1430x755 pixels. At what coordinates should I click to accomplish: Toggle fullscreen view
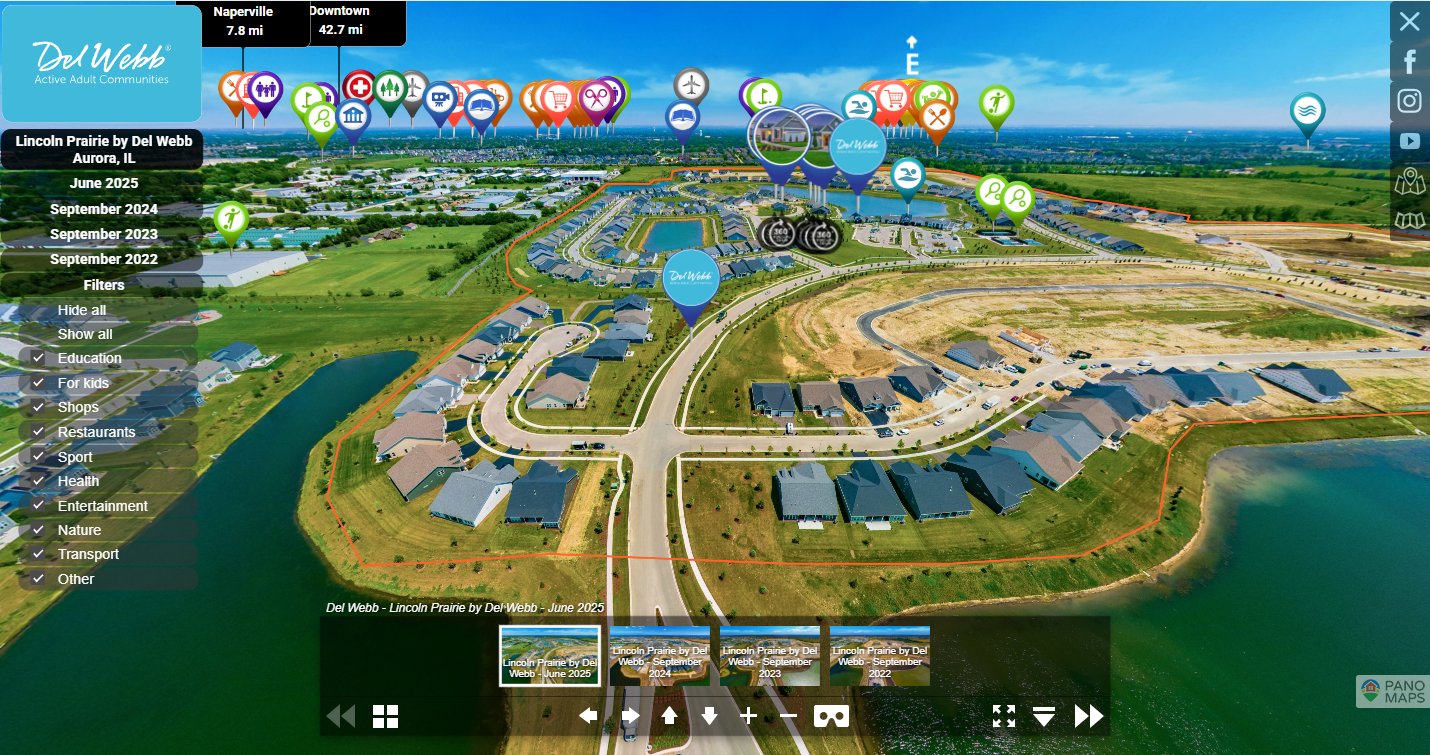click(x=1004, y=716)
